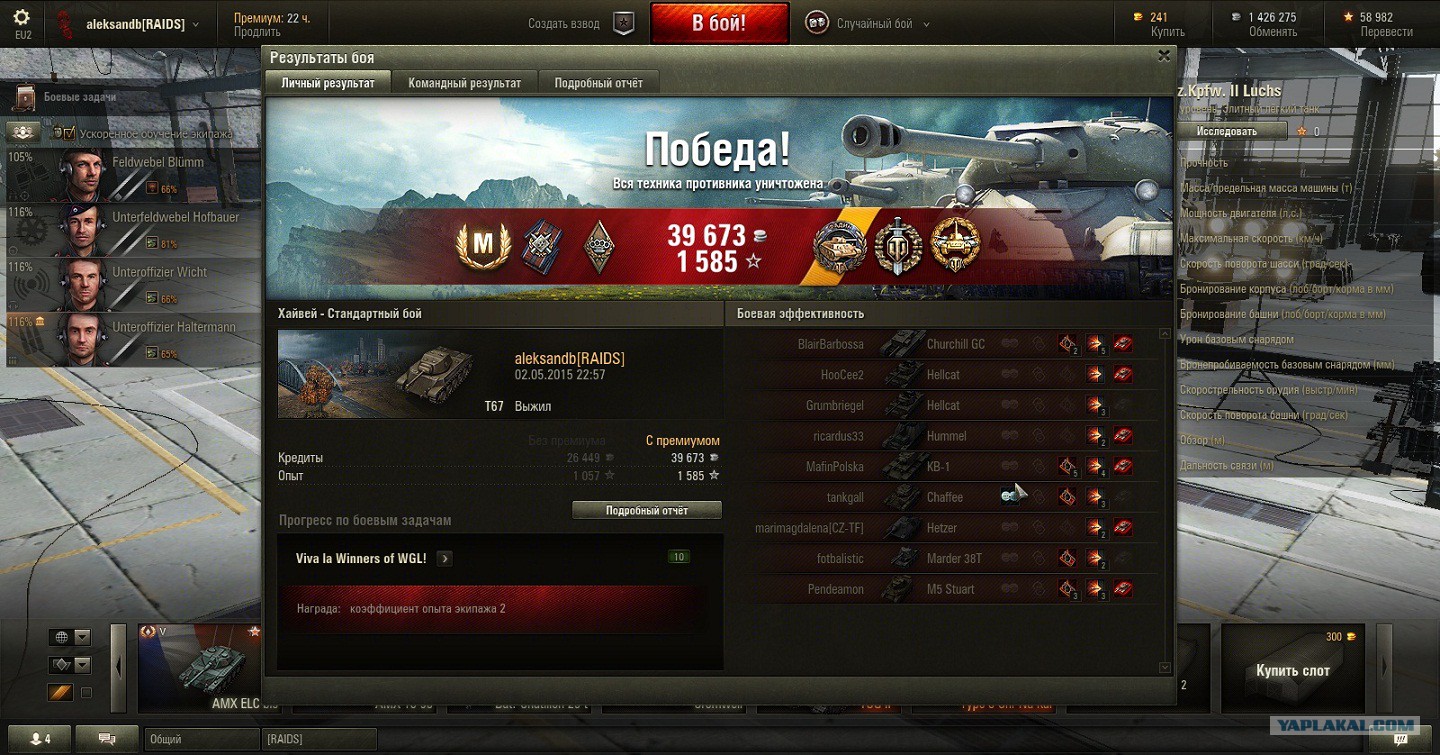The image size is (1440, 755).
Task: Open the settings gear menu
Action: click(22, 17)
